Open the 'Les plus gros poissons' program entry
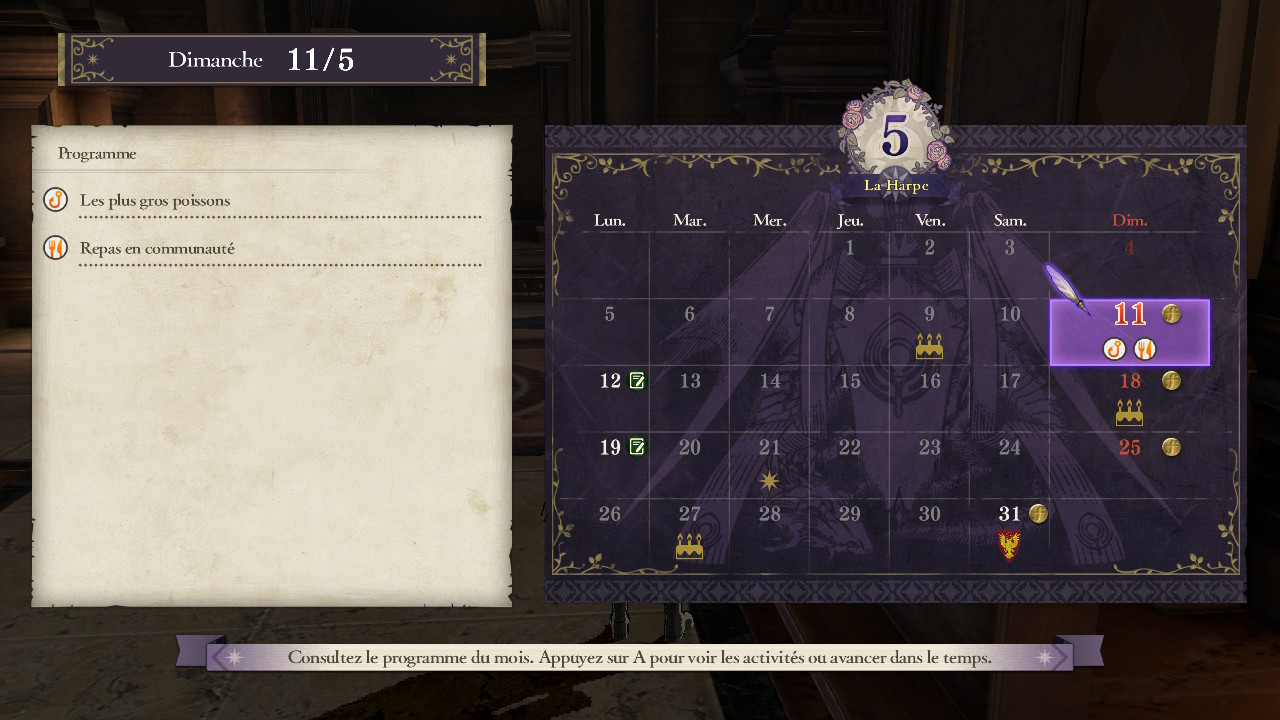 (x=155, y=201)
